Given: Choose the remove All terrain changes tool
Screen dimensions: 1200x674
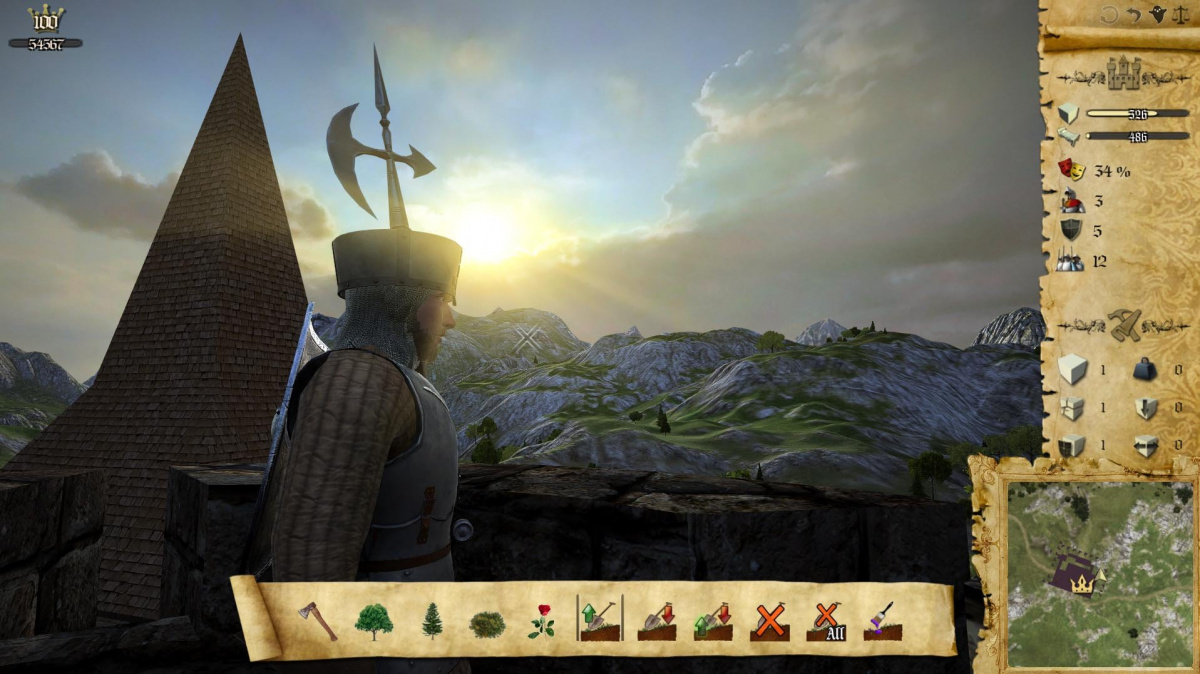Looking at the screenshot, I should (x=827, y=621).
